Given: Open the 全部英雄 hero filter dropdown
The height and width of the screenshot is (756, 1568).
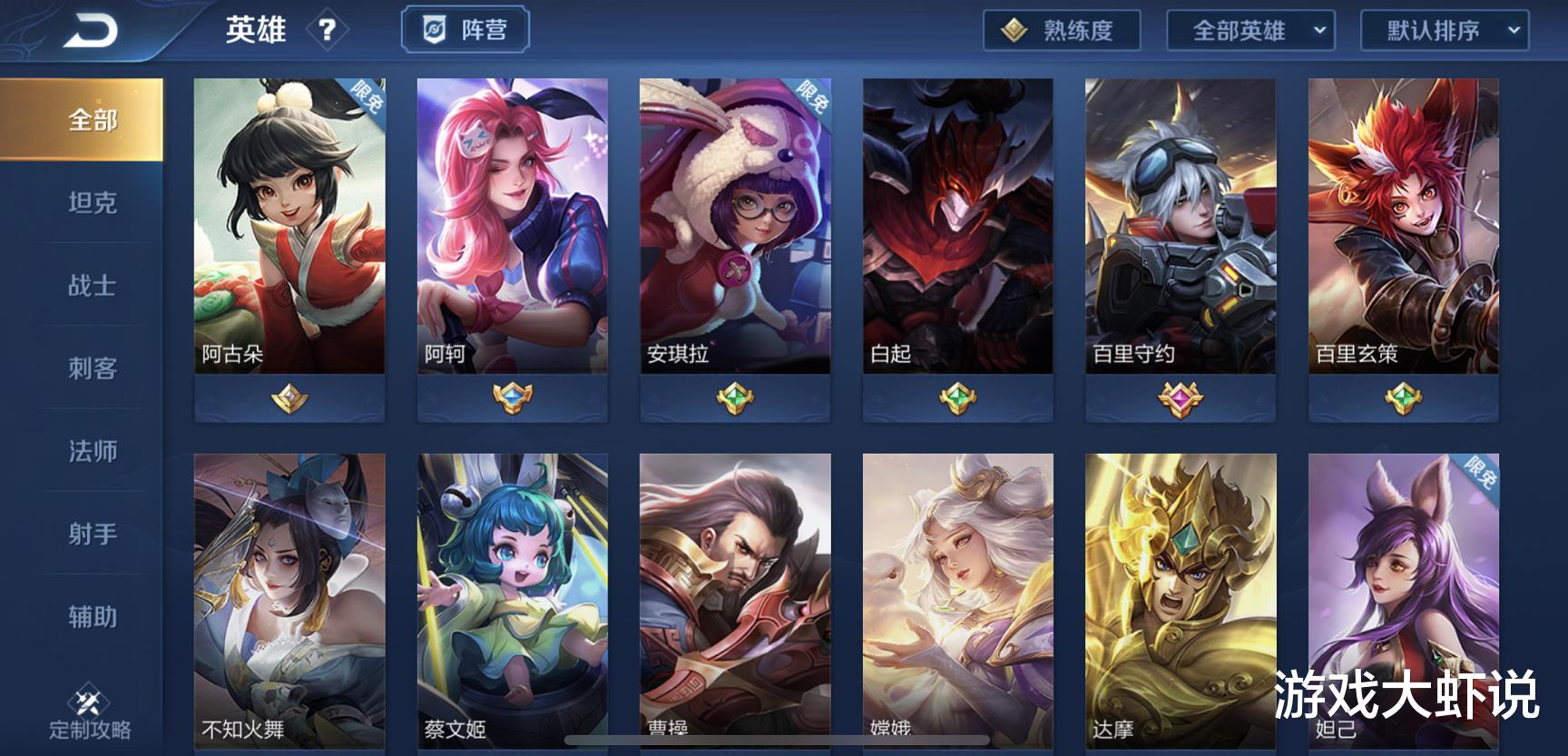Looking at the screenshot, I should pos(1249,30).
